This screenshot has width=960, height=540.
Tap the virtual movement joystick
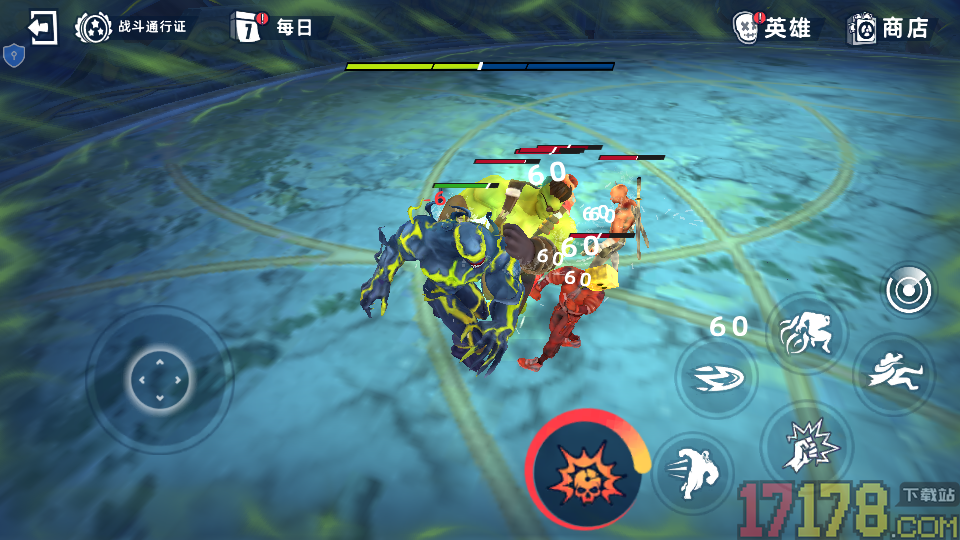159,380
